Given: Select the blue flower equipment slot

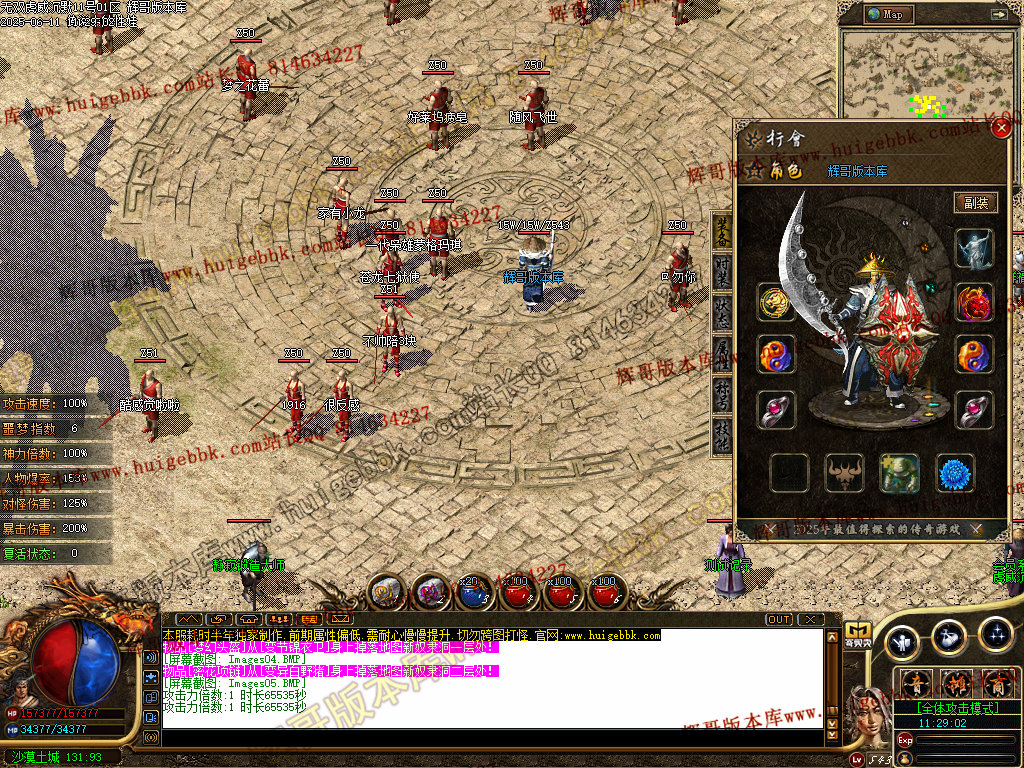Looking at the screenshot, I should point(956,473).
